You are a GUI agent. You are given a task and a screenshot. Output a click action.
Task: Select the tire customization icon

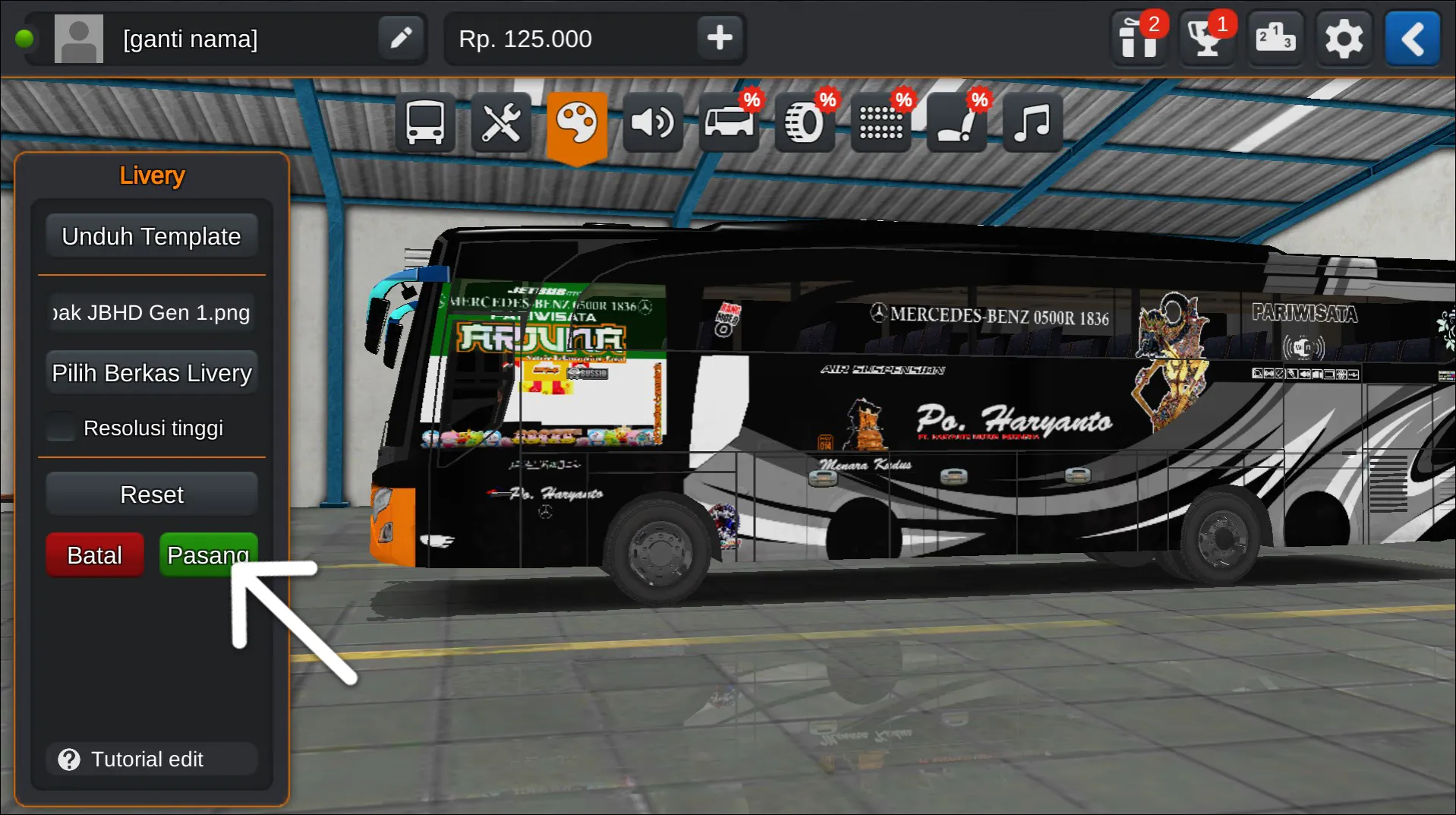click(804, 122)
